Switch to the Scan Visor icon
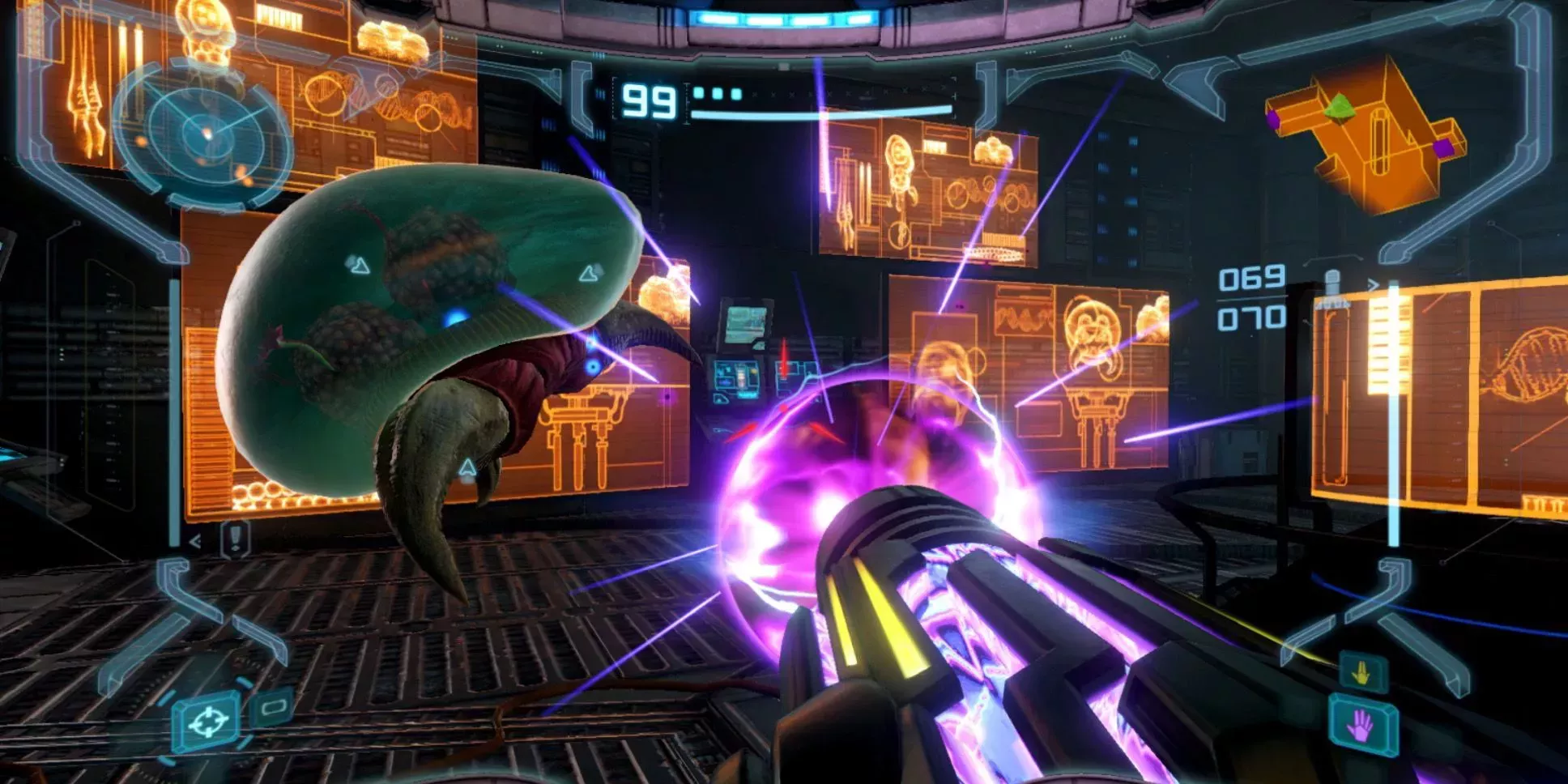Viewport: 1568px width, 784px height. [x=272, y=708]
